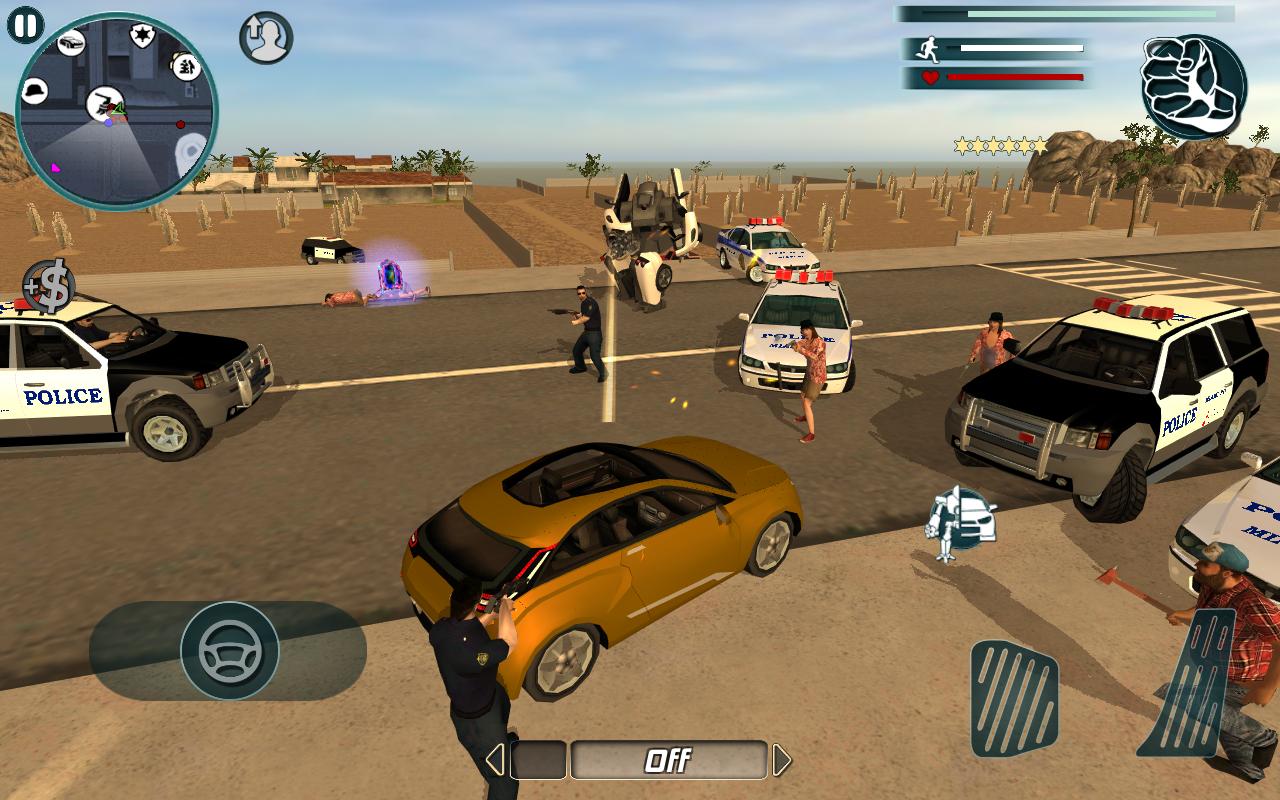Step on the brake pedal
This screenshot has height=800, width=1280.
coord(1014,698)
